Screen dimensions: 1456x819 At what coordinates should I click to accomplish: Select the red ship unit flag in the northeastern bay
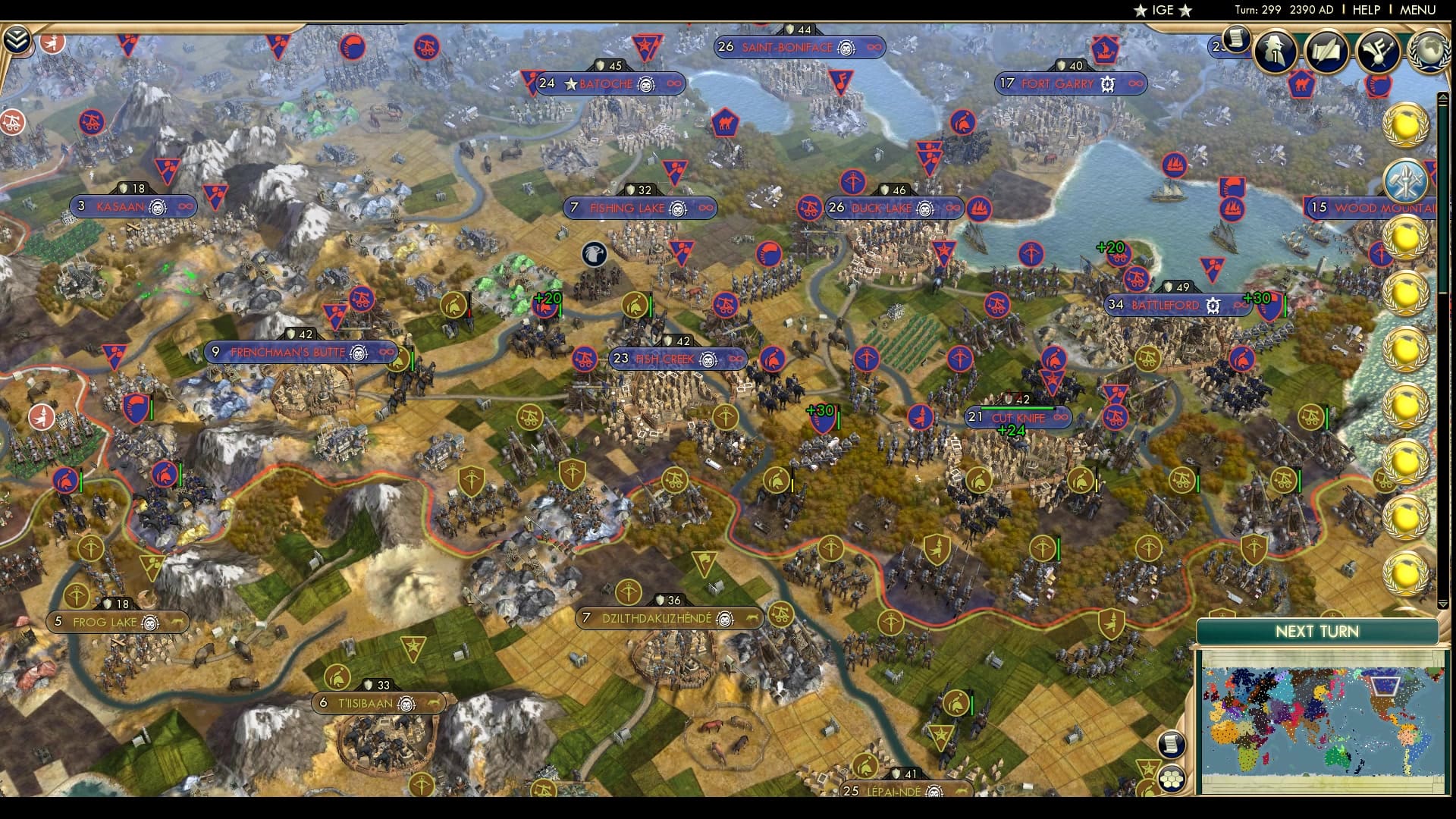[1172, 164]
